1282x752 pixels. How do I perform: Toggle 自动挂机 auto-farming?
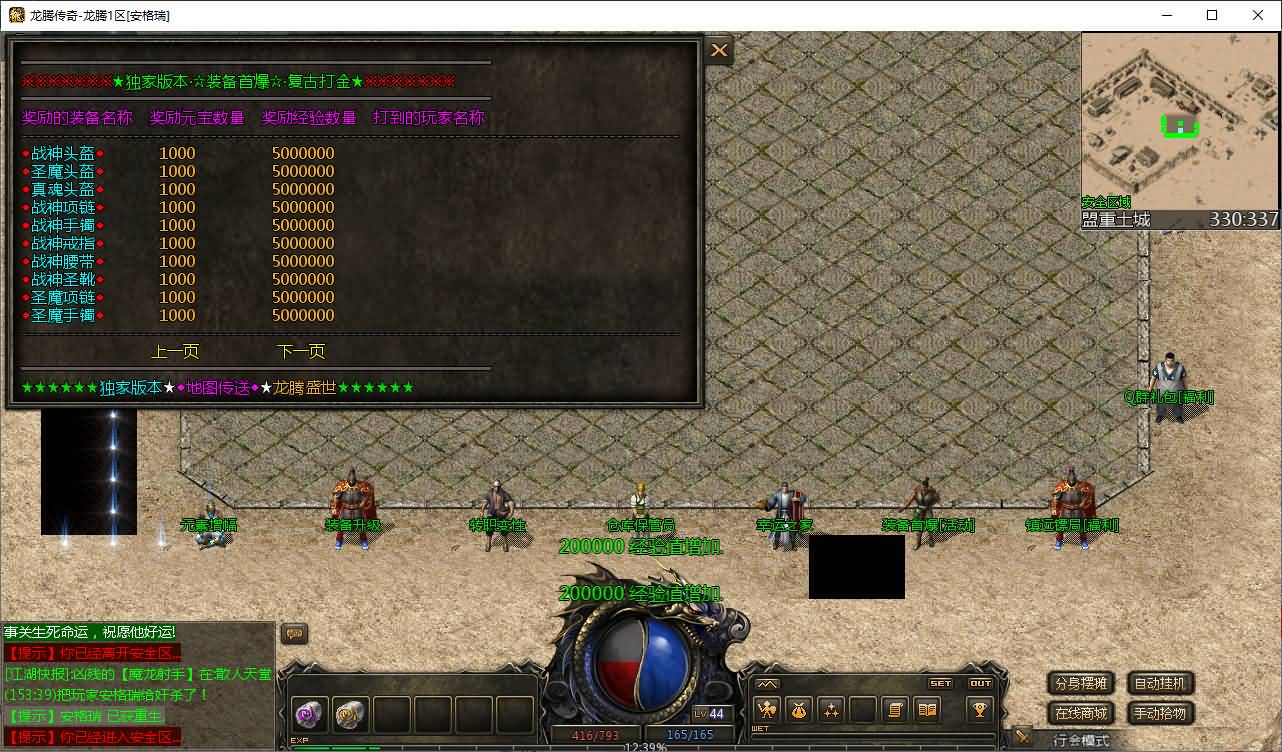coord(1161,684)
